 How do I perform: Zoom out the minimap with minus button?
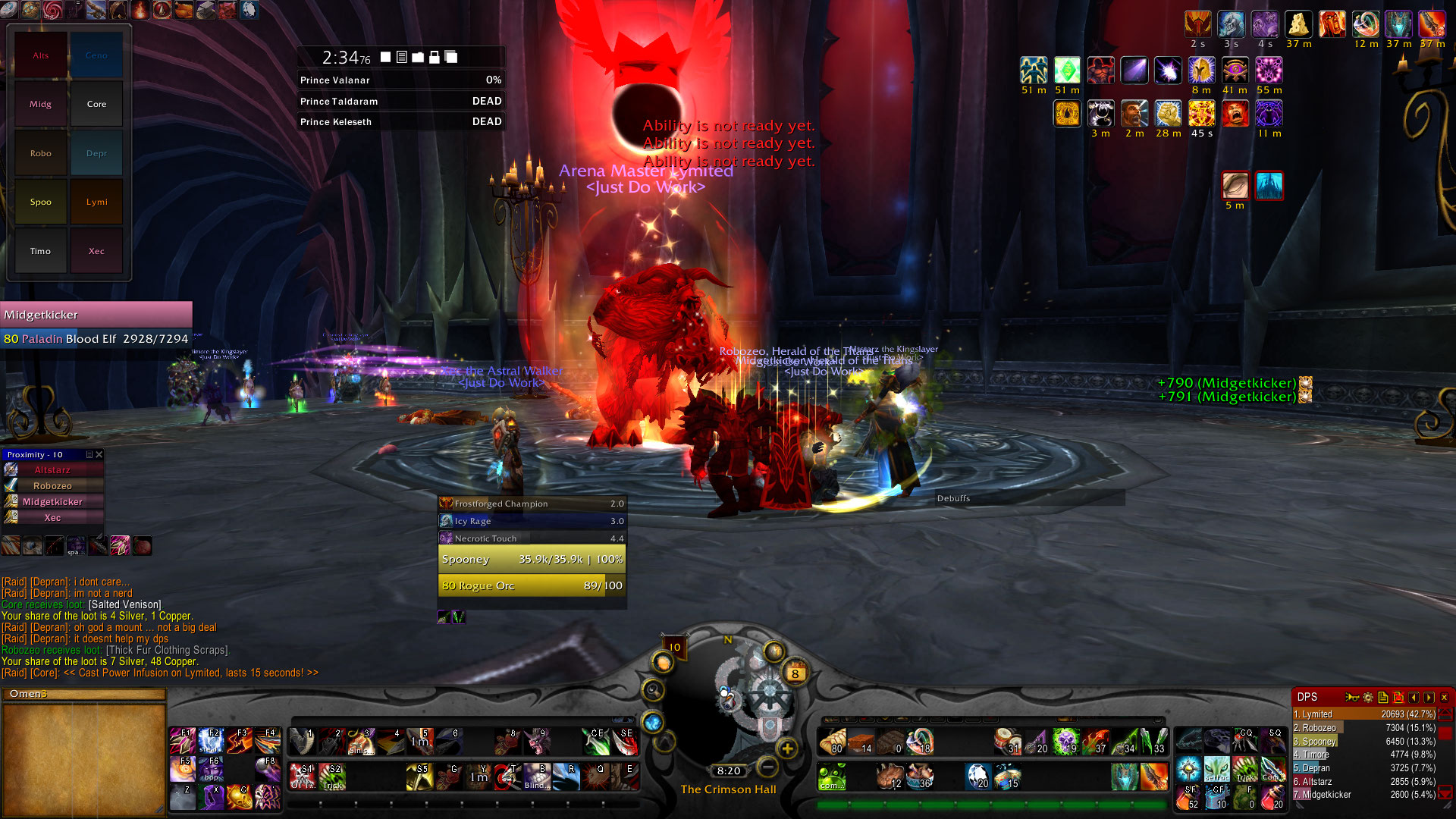pyautogui.click(x=767, y=767)
